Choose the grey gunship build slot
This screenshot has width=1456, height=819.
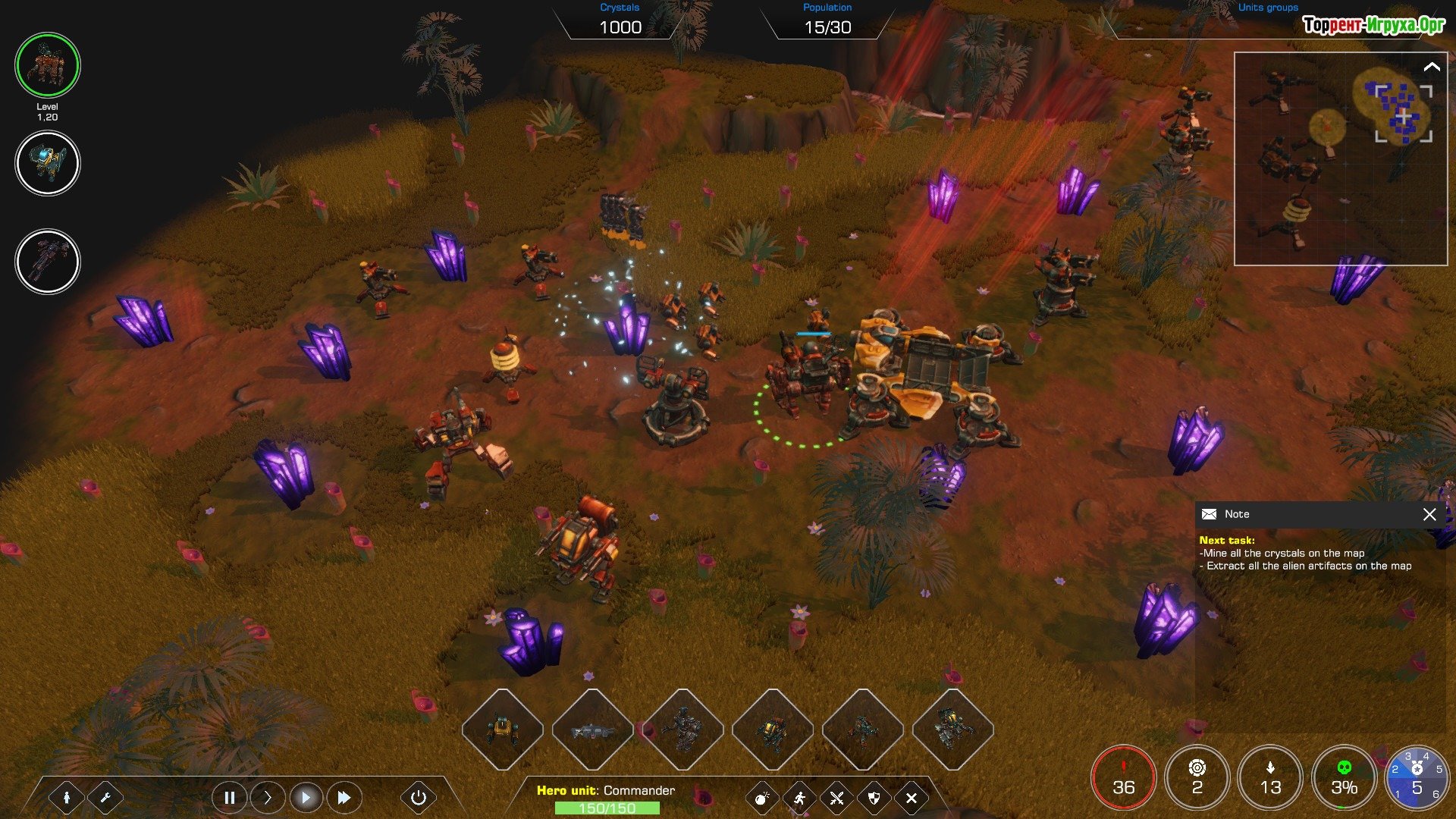click(x=592, y=730)
